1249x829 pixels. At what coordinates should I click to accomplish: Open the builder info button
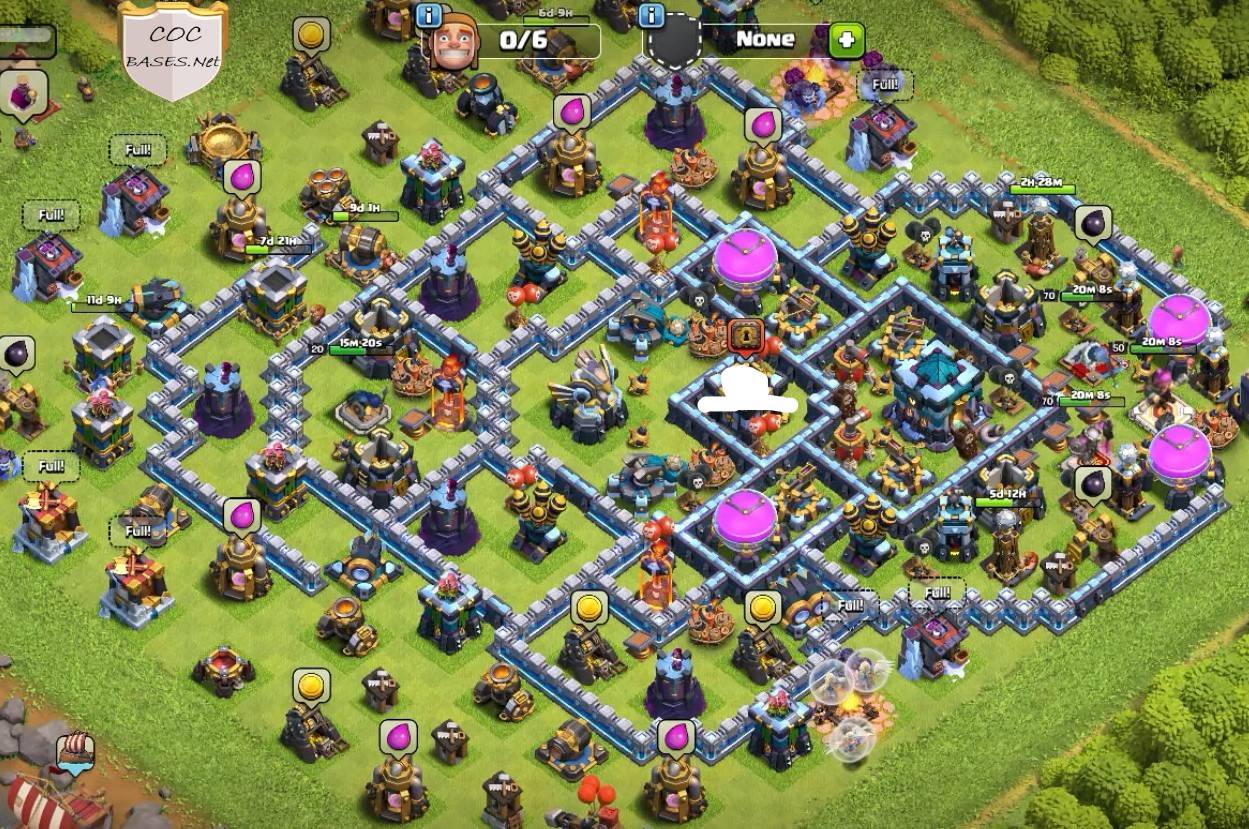pyautogui.click(x=429, y=16)
